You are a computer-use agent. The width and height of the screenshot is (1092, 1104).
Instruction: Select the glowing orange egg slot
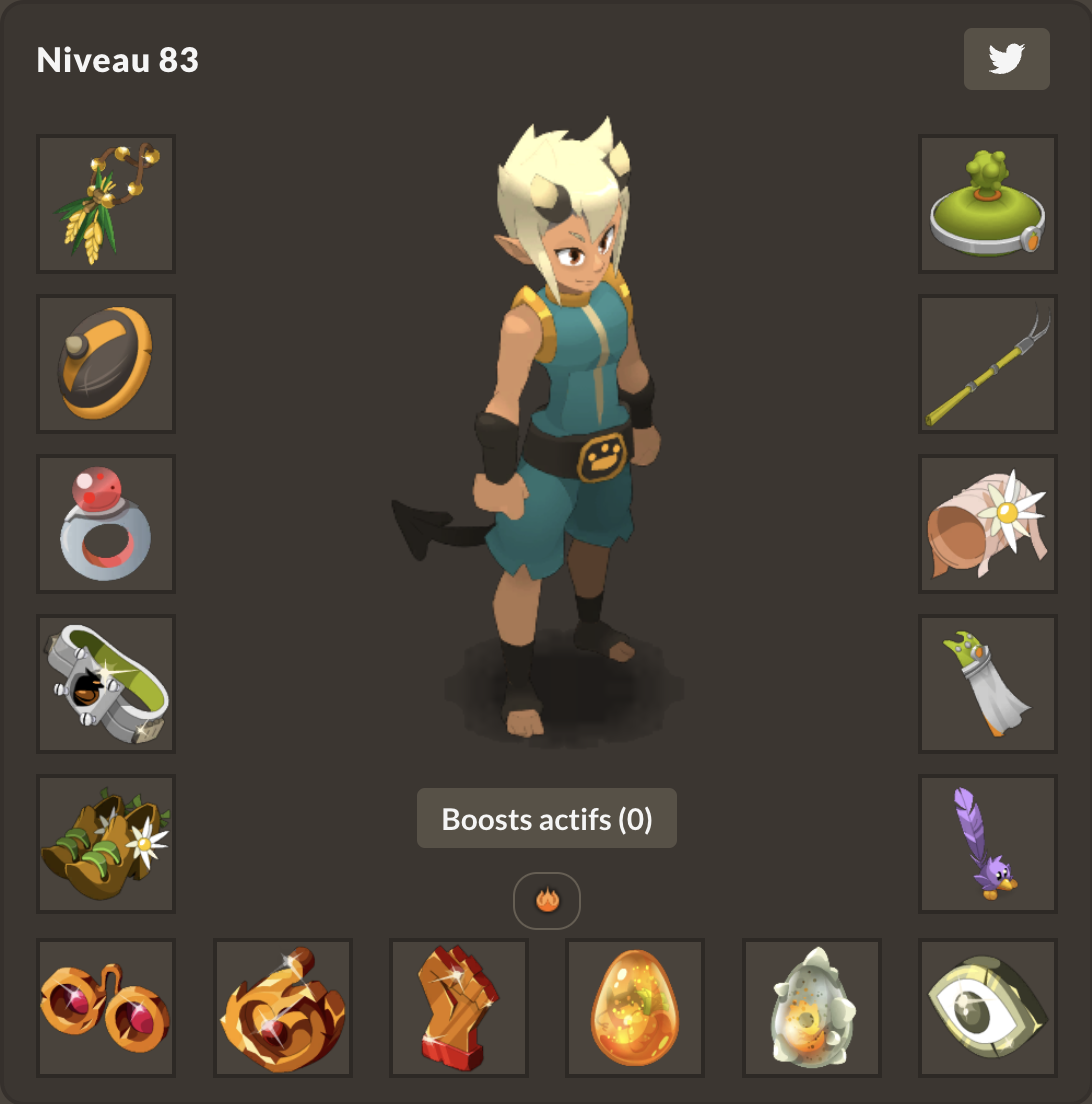pyautogui.click(x=635, y=1008)
